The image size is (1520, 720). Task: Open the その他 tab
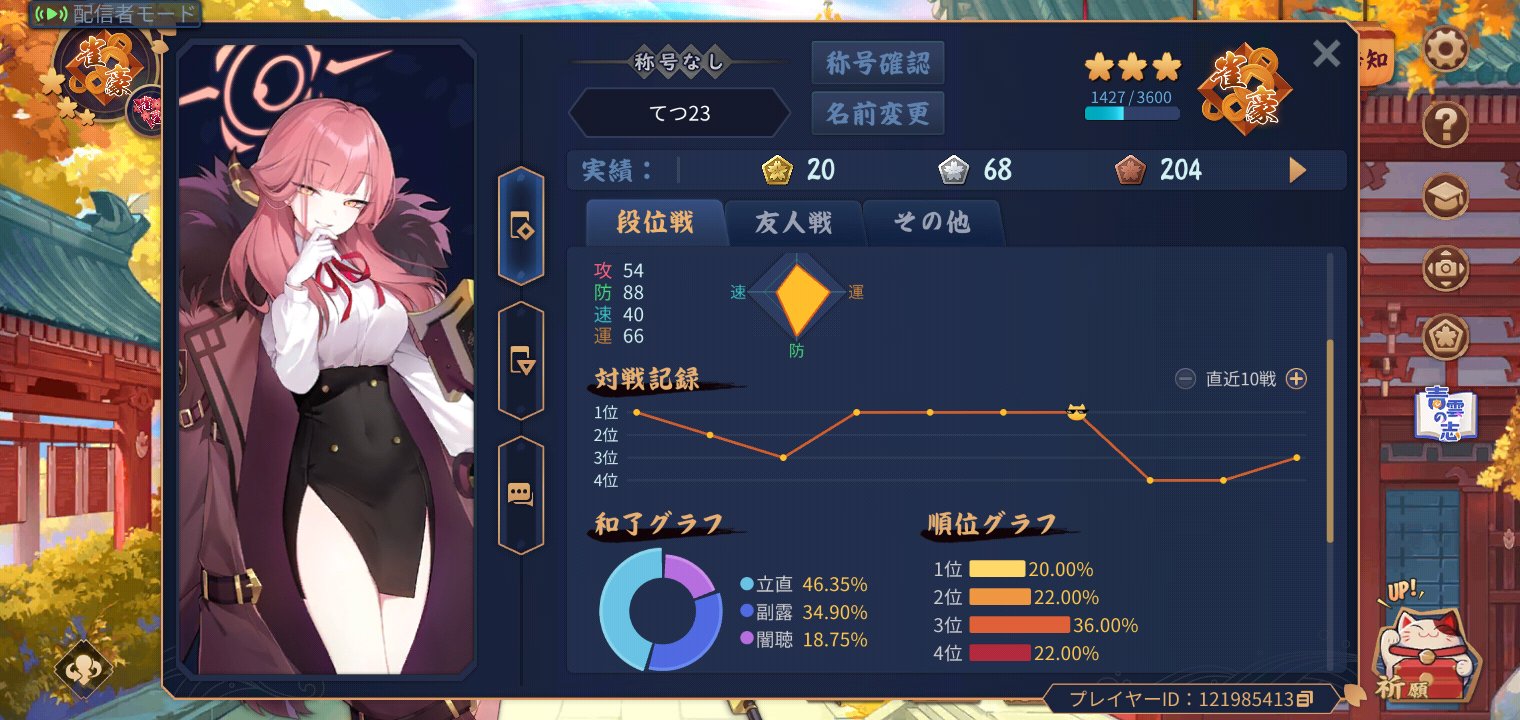pyautogui.click(x=932, y=223)
